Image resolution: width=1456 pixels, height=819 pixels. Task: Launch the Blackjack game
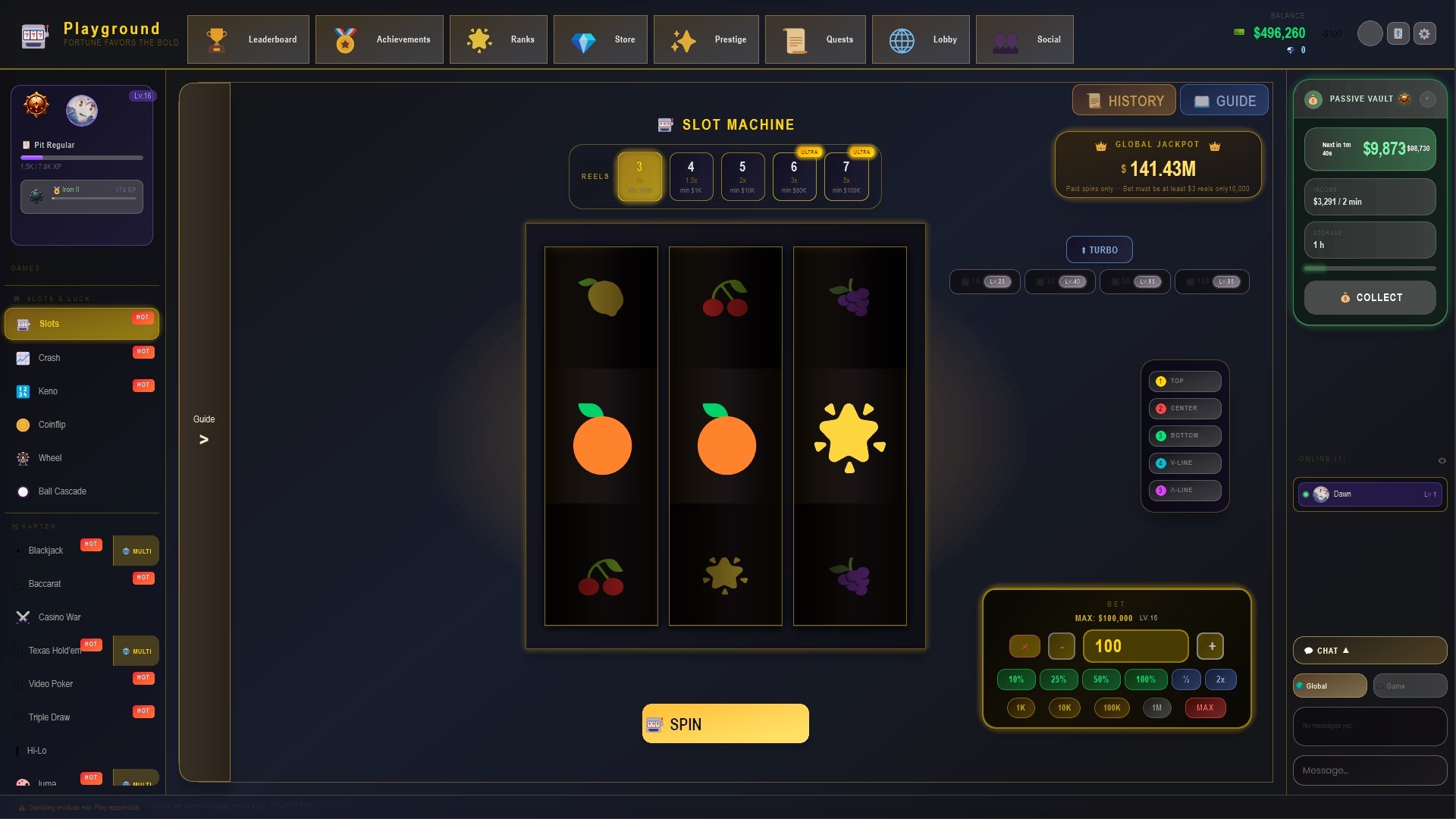click(x=45, y=551)
